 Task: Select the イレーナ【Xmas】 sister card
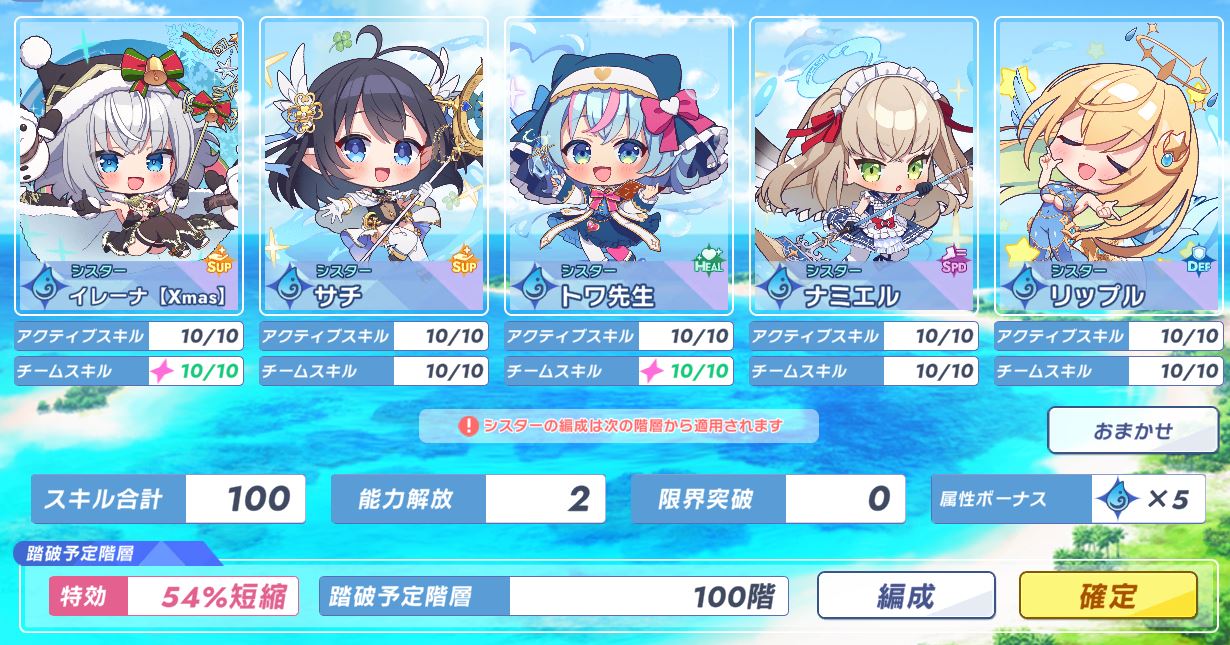(x=129, y=165)
